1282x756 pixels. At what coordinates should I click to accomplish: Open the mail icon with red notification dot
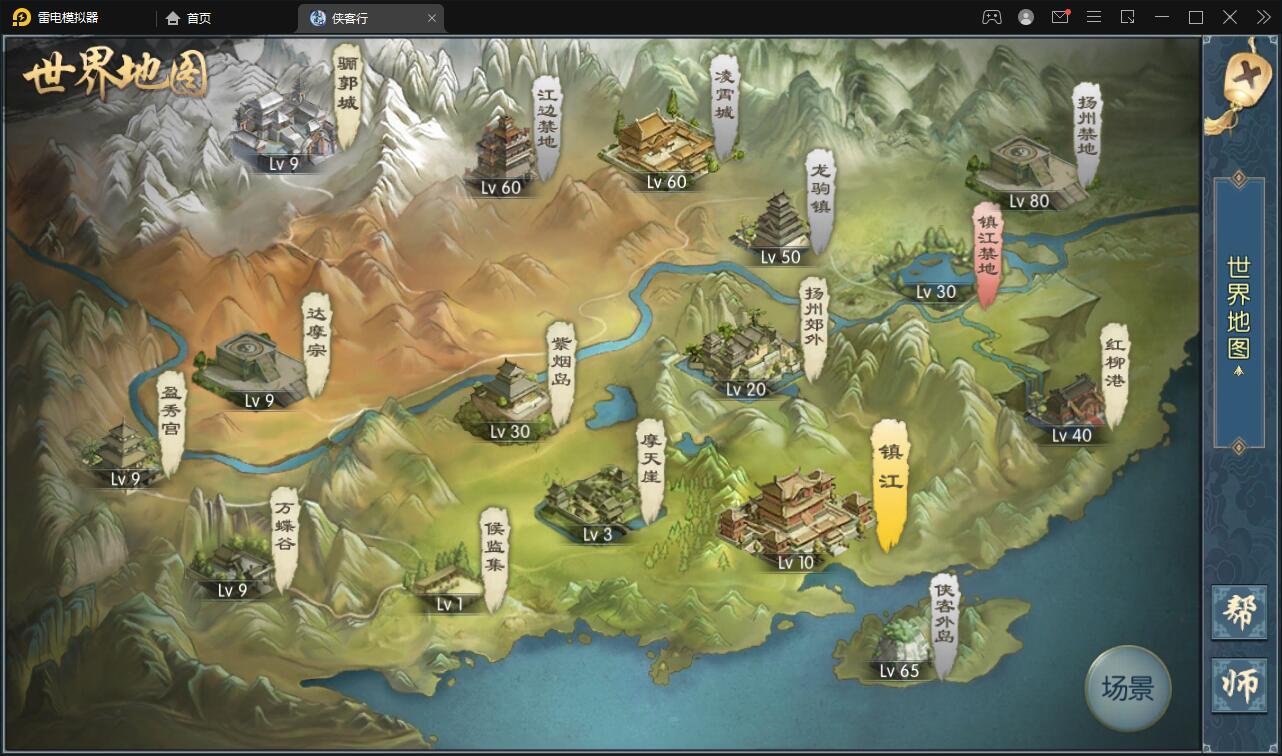click(1060, 17)
